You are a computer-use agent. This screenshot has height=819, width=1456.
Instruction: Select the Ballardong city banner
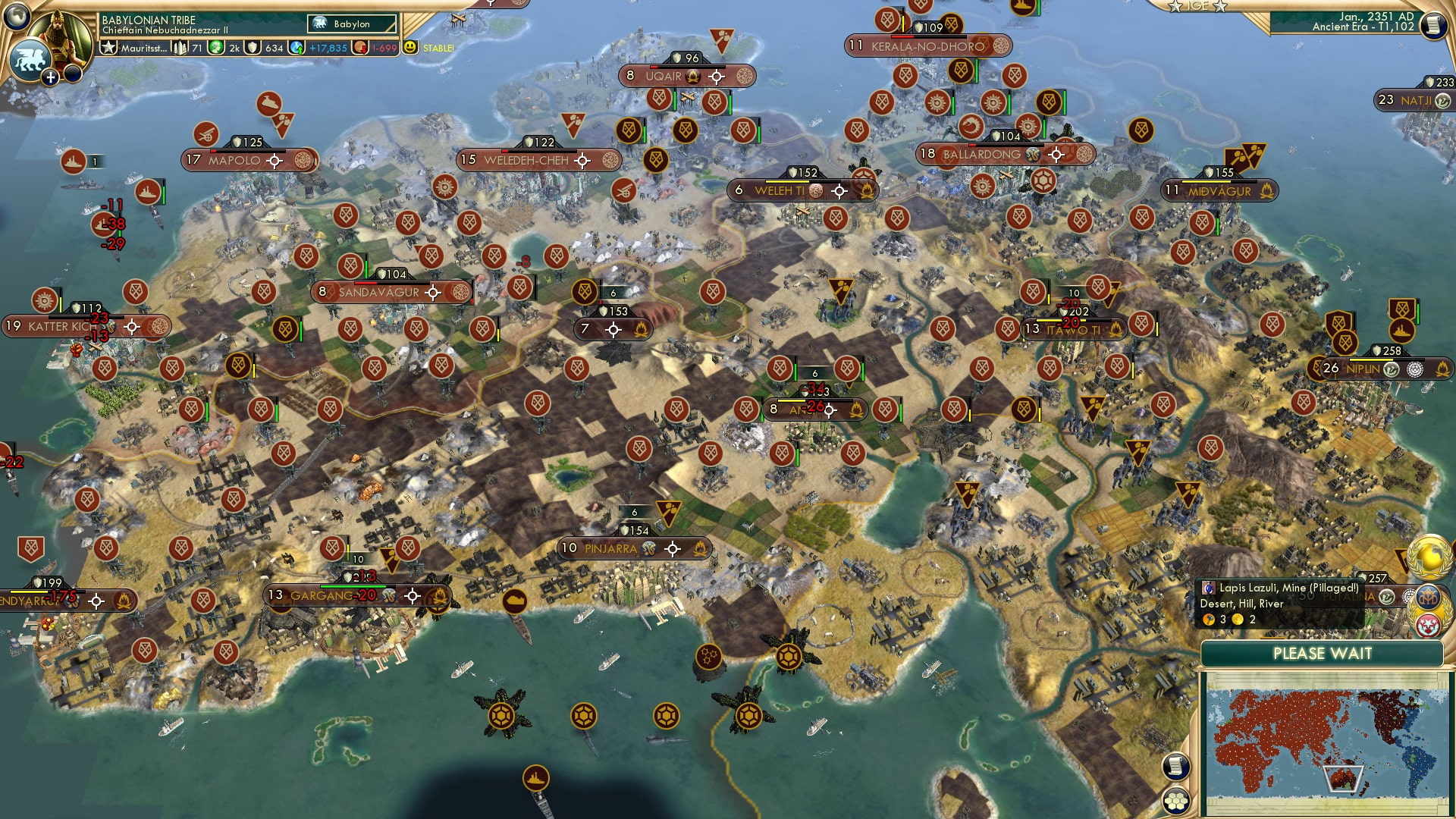(981, 154)
